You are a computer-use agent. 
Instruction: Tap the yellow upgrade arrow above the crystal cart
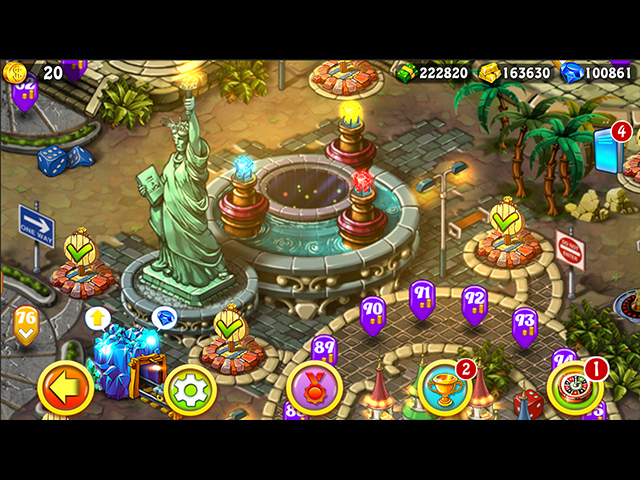point(97,318)
